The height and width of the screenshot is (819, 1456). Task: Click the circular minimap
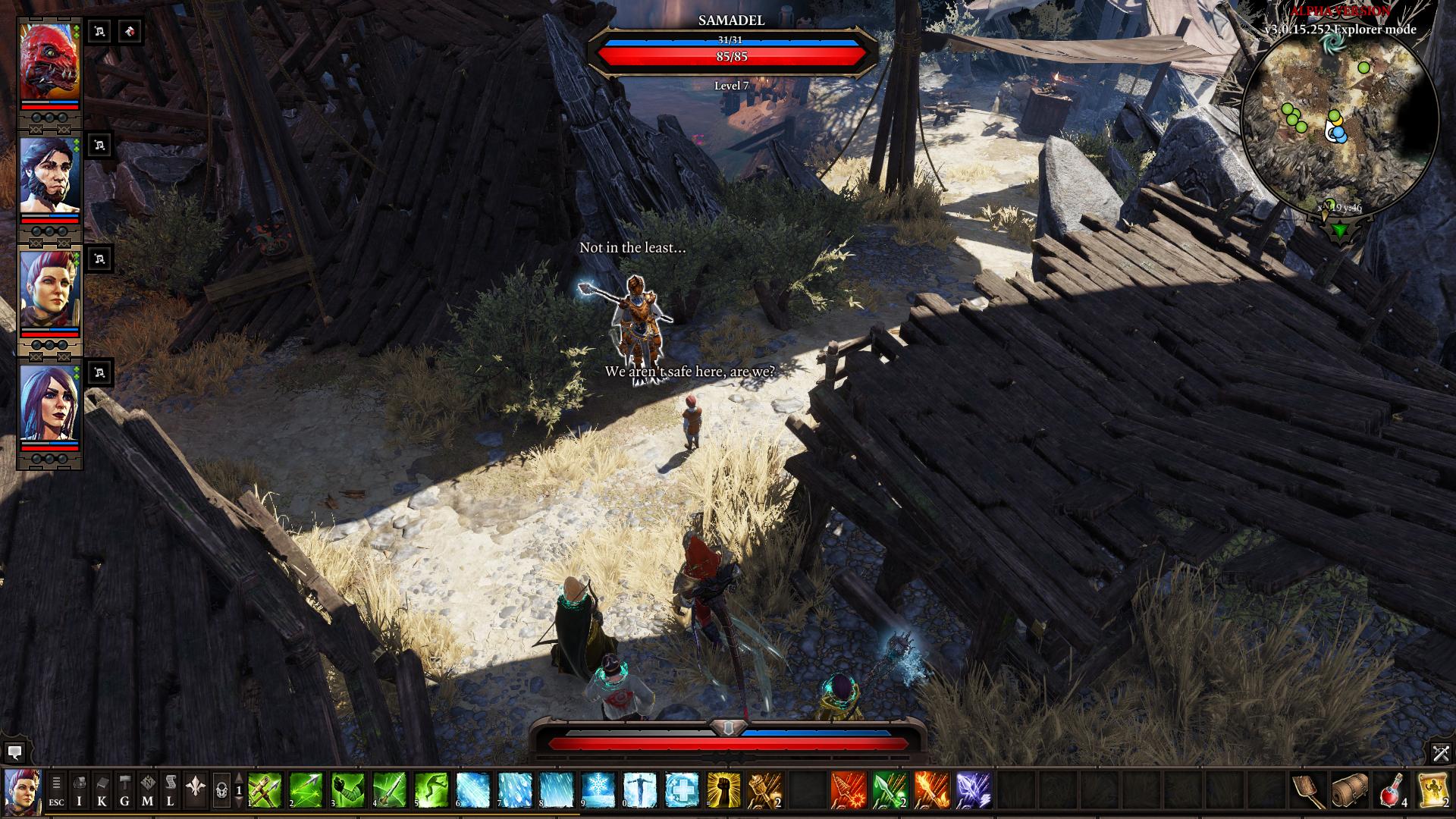point(1340,124)
